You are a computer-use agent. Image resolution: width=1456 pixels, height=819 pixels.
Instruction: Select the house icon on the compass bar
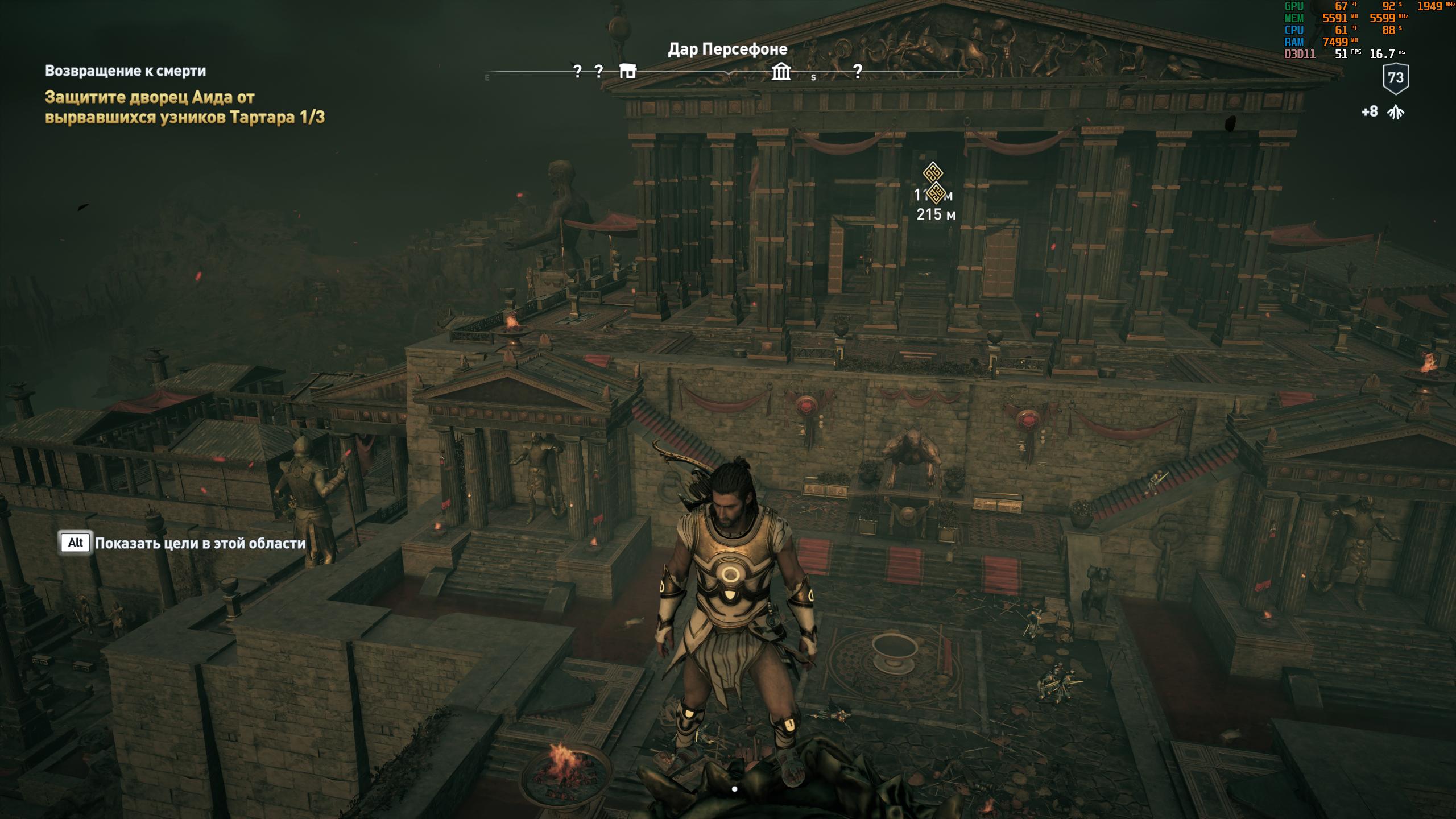627,71
